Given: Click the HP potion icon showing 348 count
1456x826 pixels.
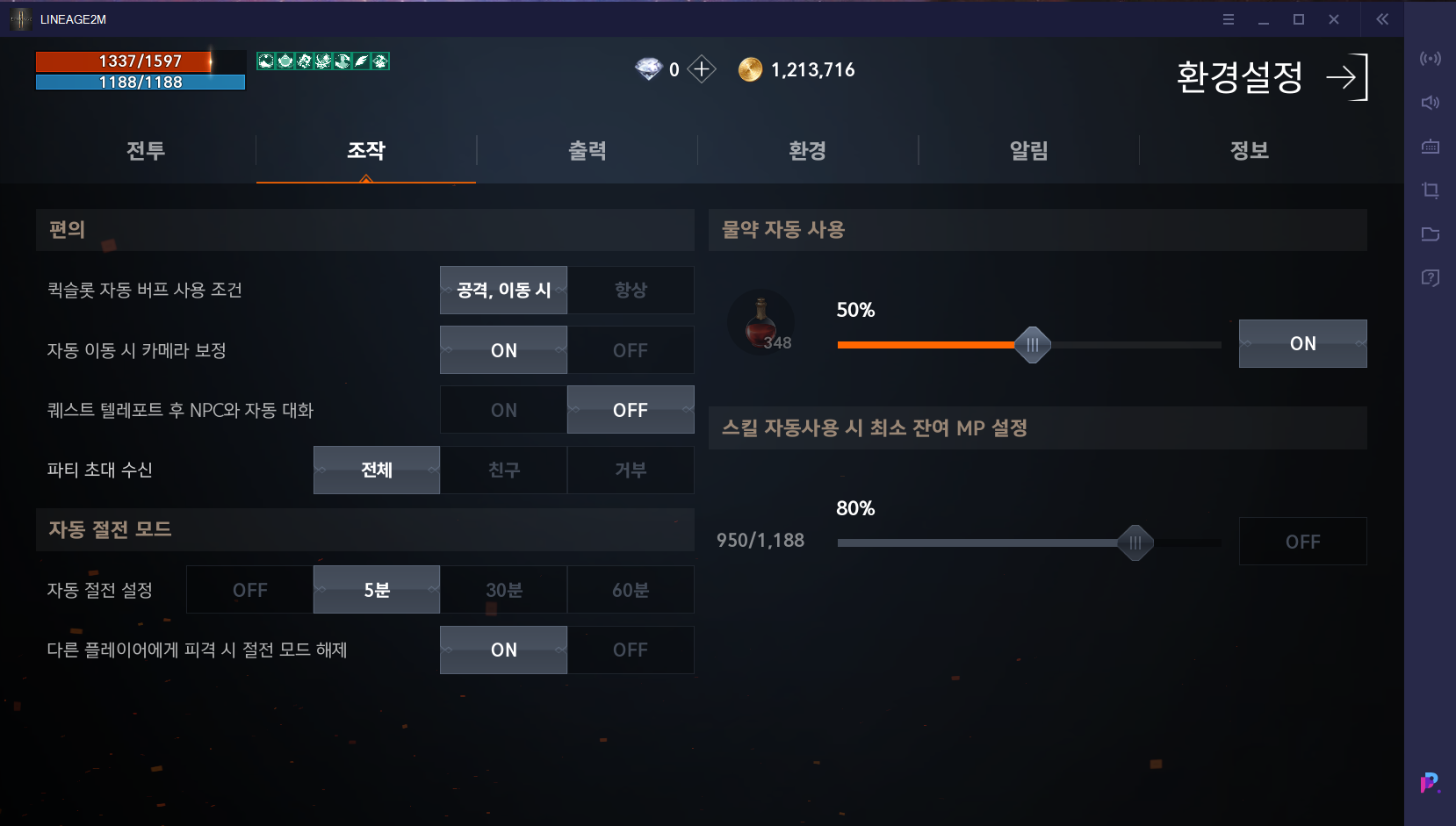Looking at the screenshot, I should point(760,322).
